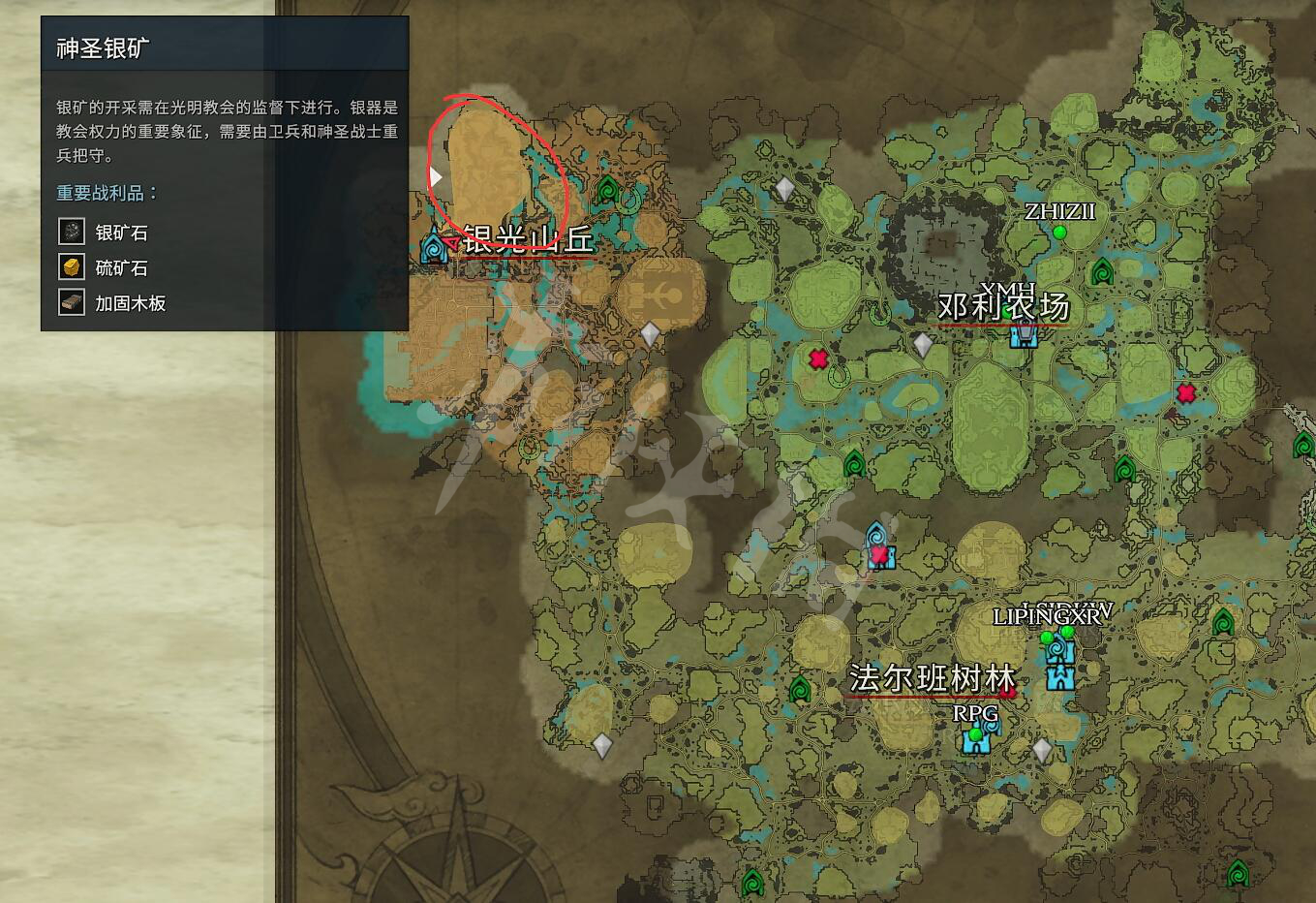Select the waygate marked with red cross
The width and height of the screenshot is (1316, 903).
coord(878,547)
